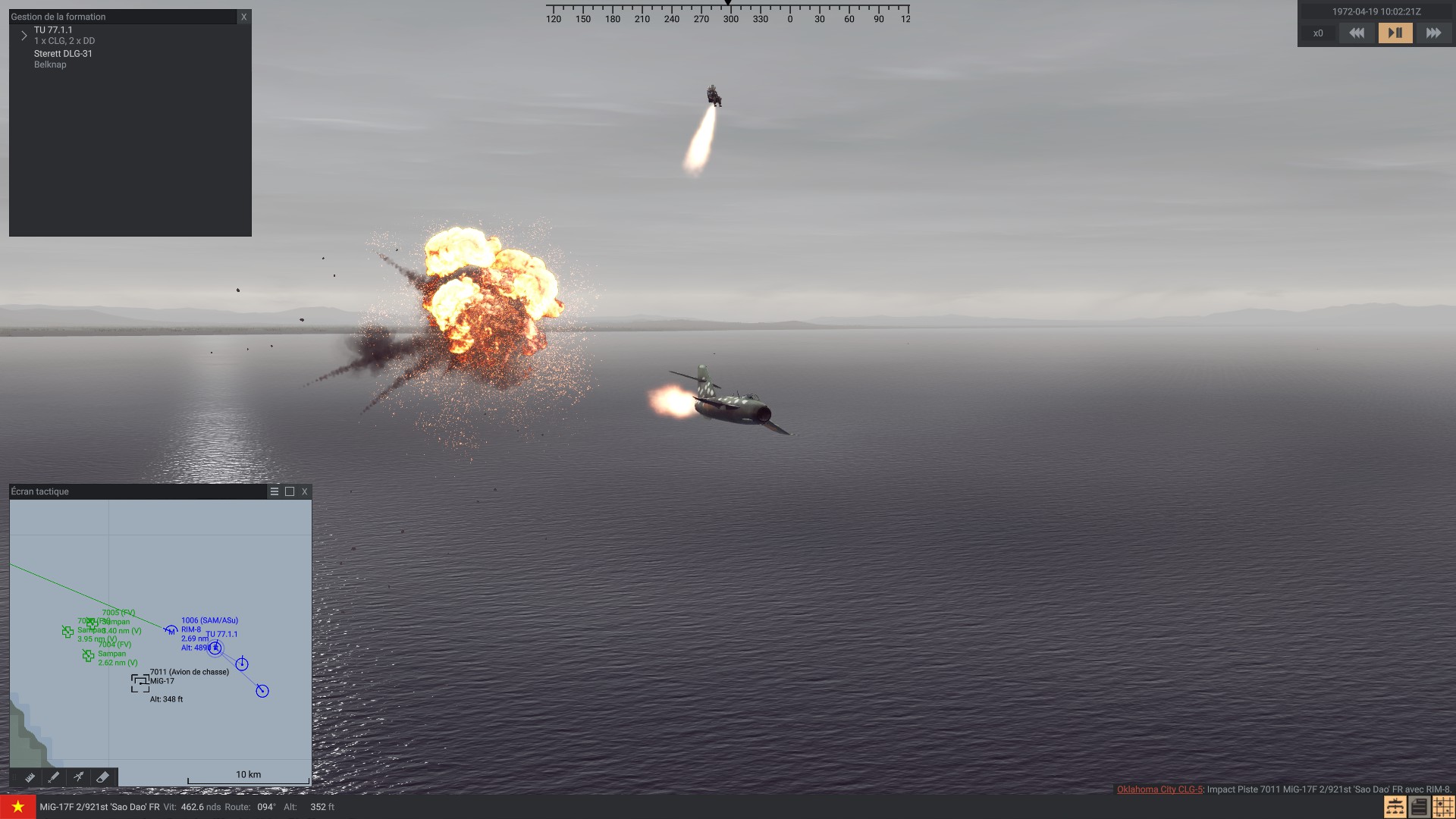Screen dimensions: 1456x819
Task: Toggle the formation management panel icon
Action: 1395,807
